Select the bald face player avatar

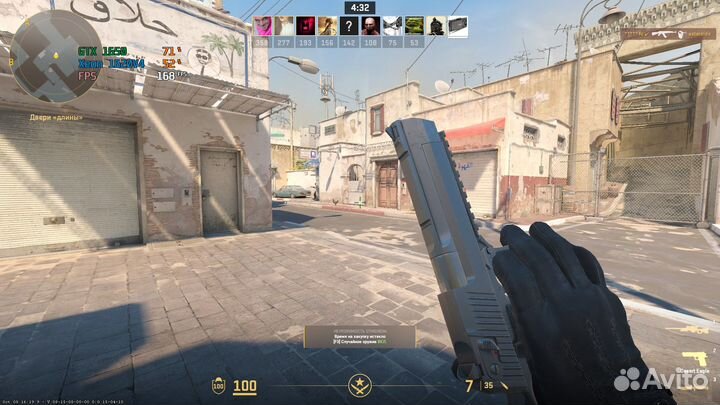[371, 27]
